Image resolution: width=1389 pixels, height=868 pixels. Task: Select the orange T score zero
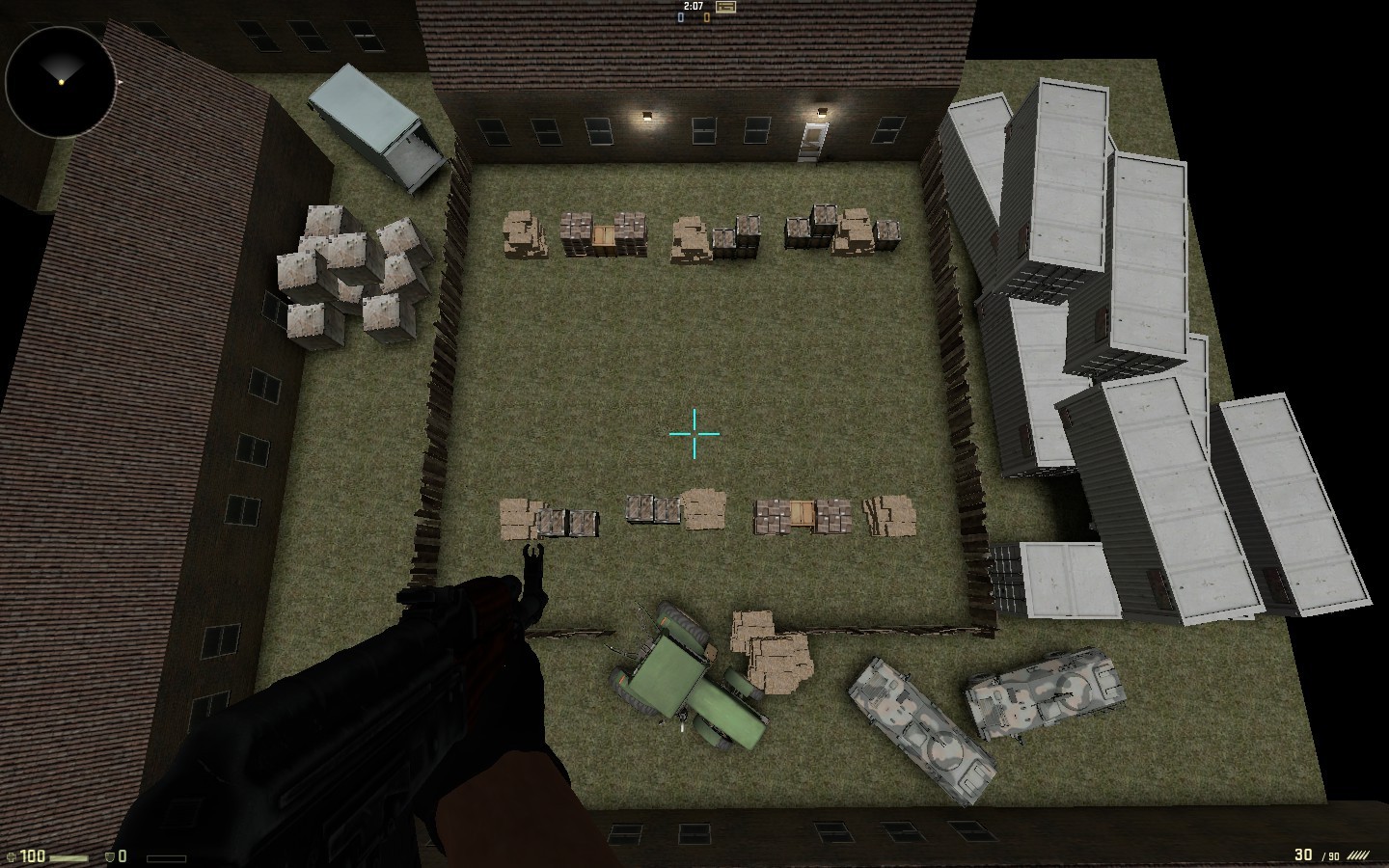(x=706, y=17)
